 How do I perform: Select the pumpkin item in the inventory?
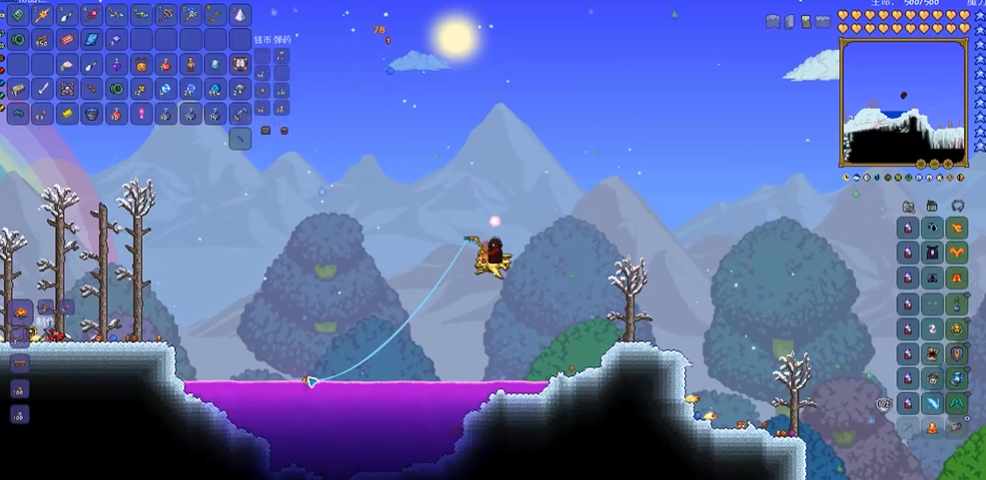point(142,65)
